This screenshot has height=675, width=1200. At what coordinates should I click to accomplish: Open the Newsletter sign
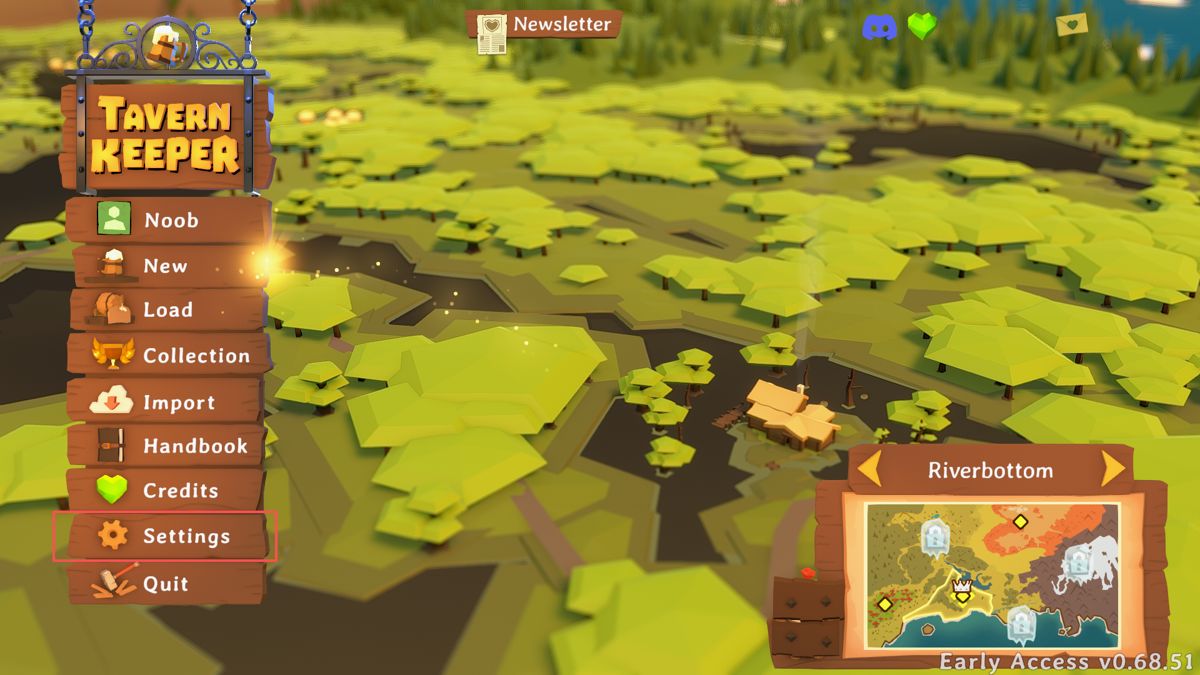(x=545, y=25)
